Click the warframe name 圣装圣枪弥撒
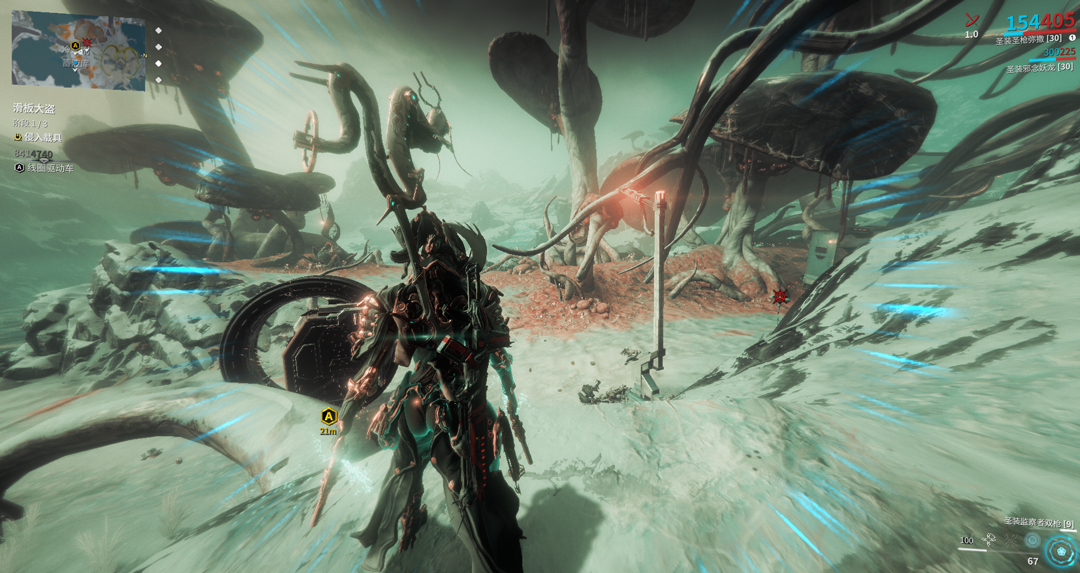 pyautogui.click(x=1028, y=39)
